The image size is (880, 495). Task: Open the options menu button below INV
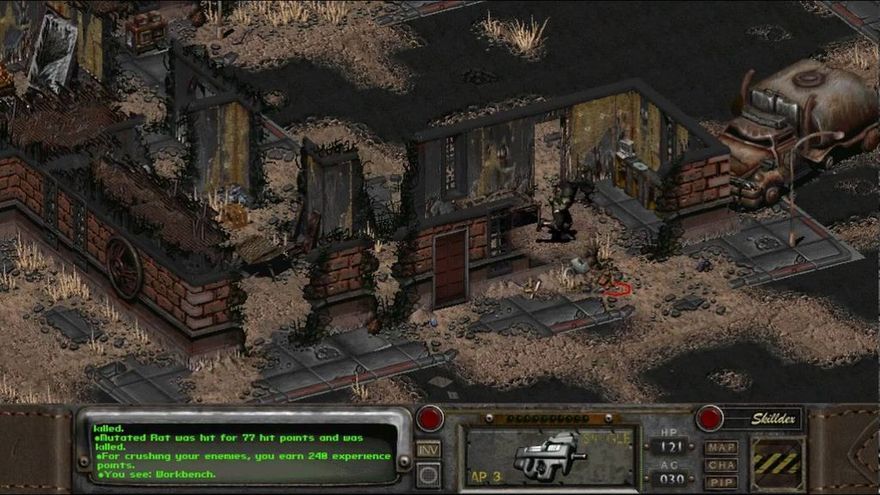click(428, 474)
